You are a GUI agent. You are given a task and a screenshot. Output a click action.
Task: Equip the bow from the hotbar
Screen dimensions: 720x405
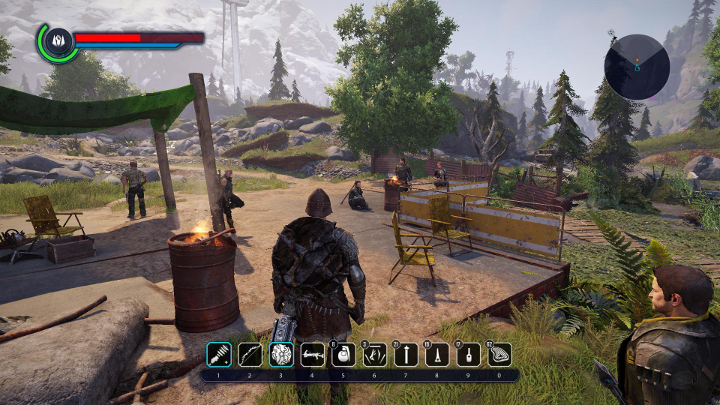(250, 354)
